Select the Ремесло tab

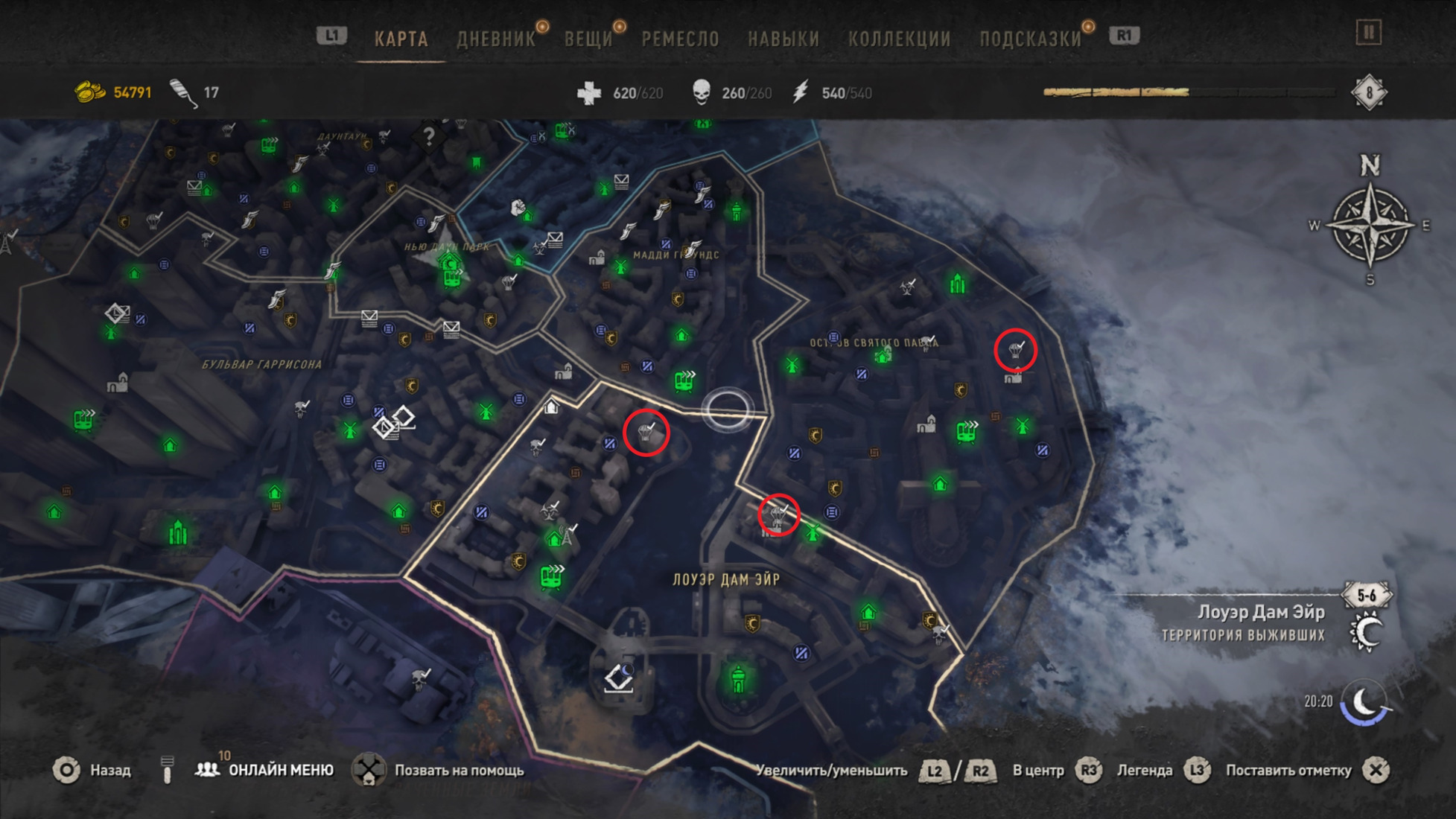[x=680, y=39]
